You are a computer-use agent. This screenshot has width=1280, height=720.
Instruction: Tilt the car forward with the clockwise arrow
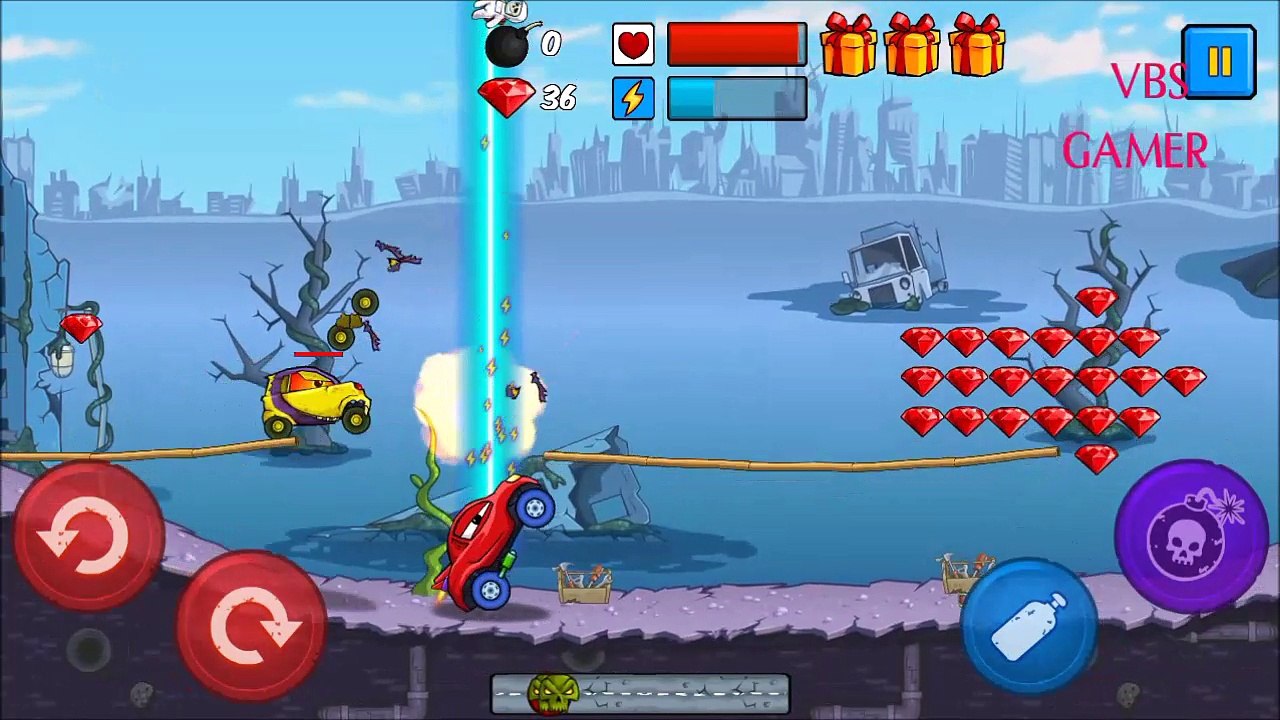point(251,624)
